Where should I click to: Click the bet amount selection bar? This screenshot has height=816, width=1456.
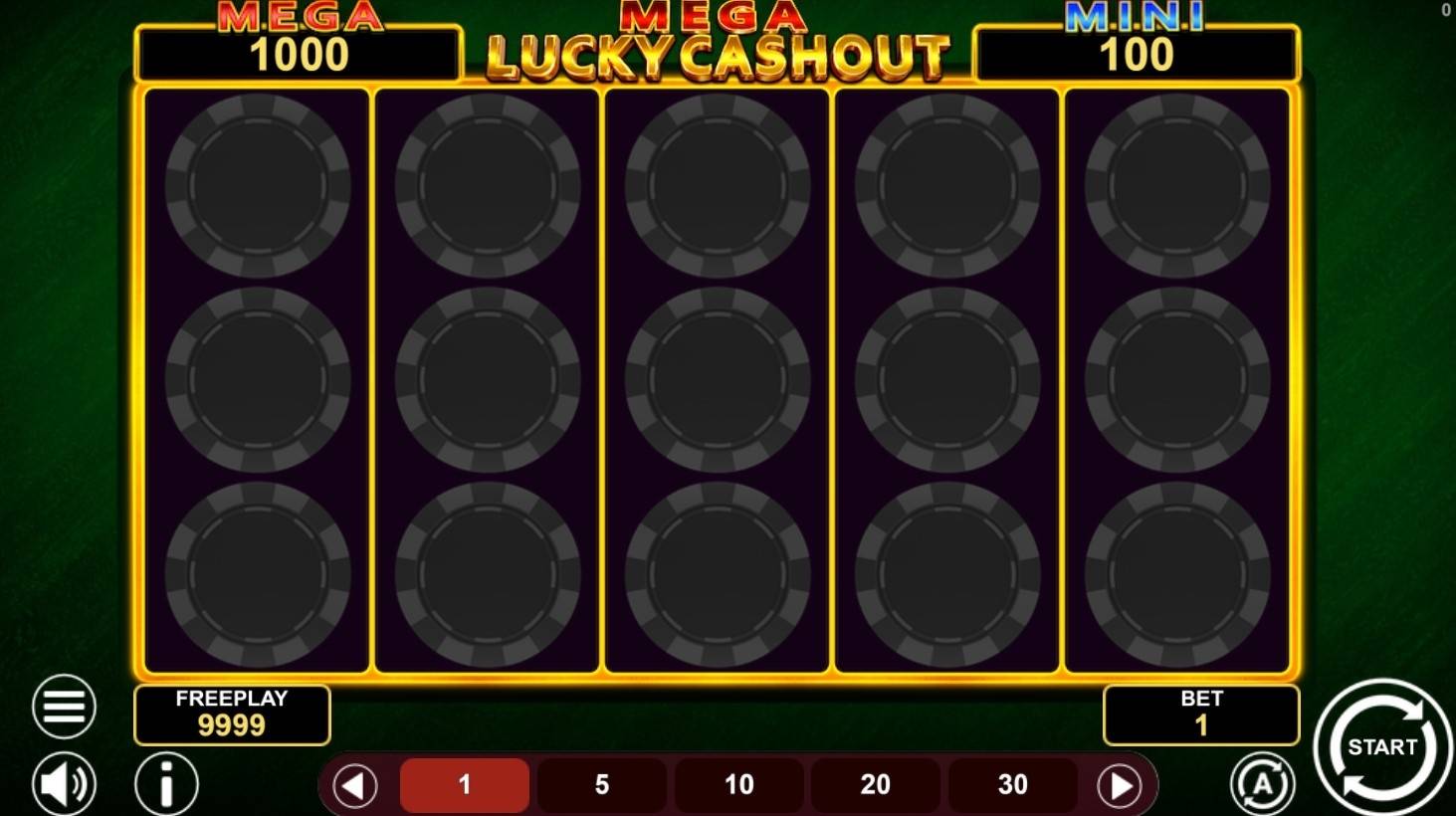(737, 785)
